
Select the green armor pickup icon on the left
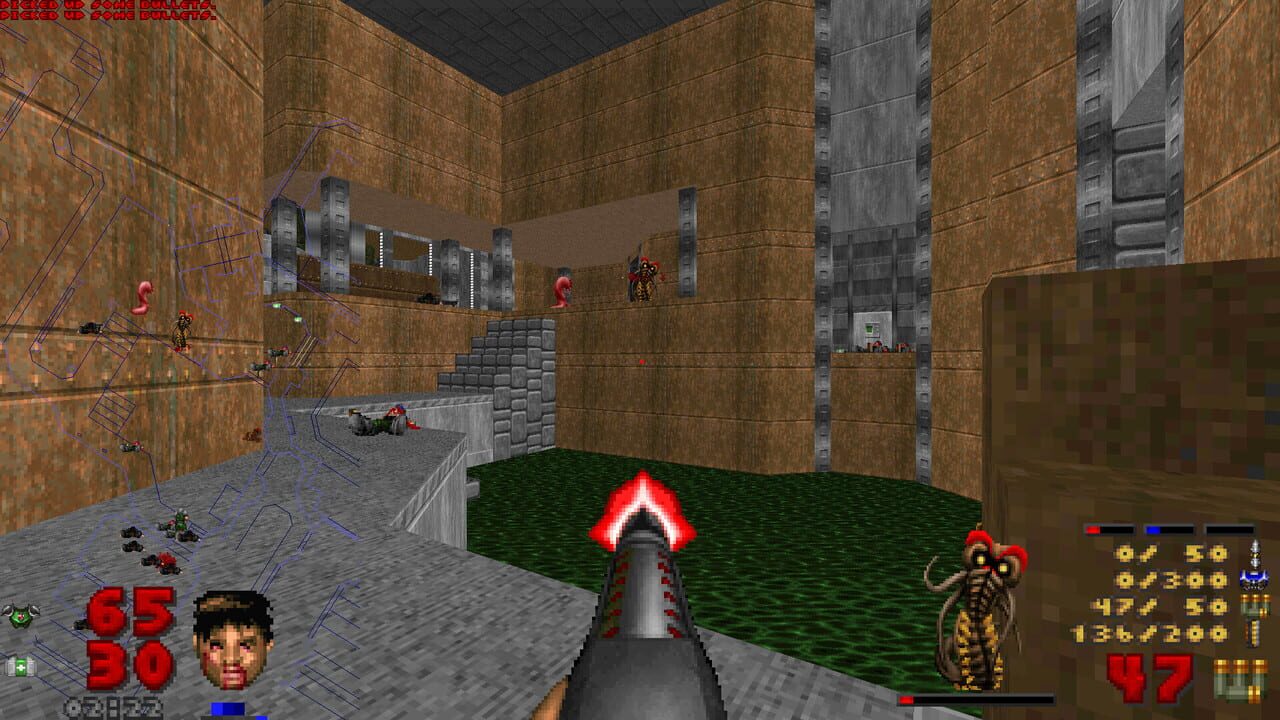click(x=19, y=616)
